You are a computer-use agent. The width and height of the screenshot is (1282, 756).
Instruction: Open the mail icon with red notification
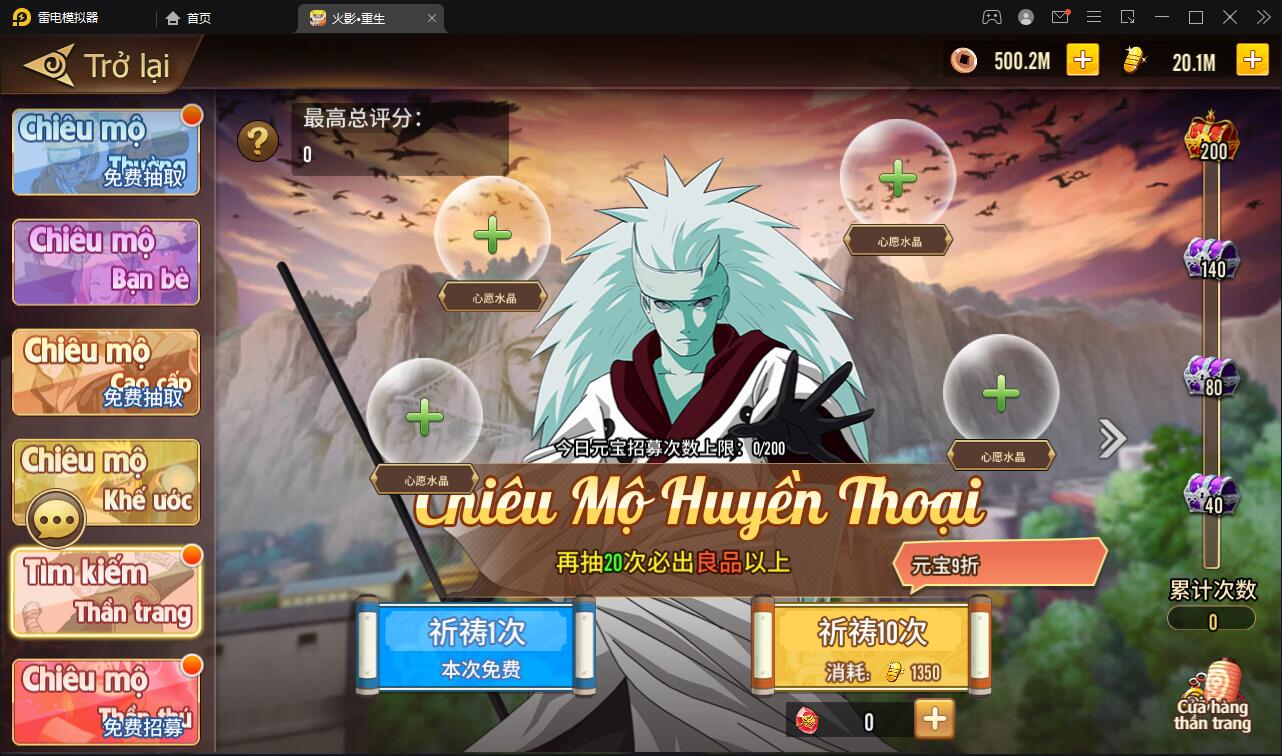click(x=1061, y=17)
